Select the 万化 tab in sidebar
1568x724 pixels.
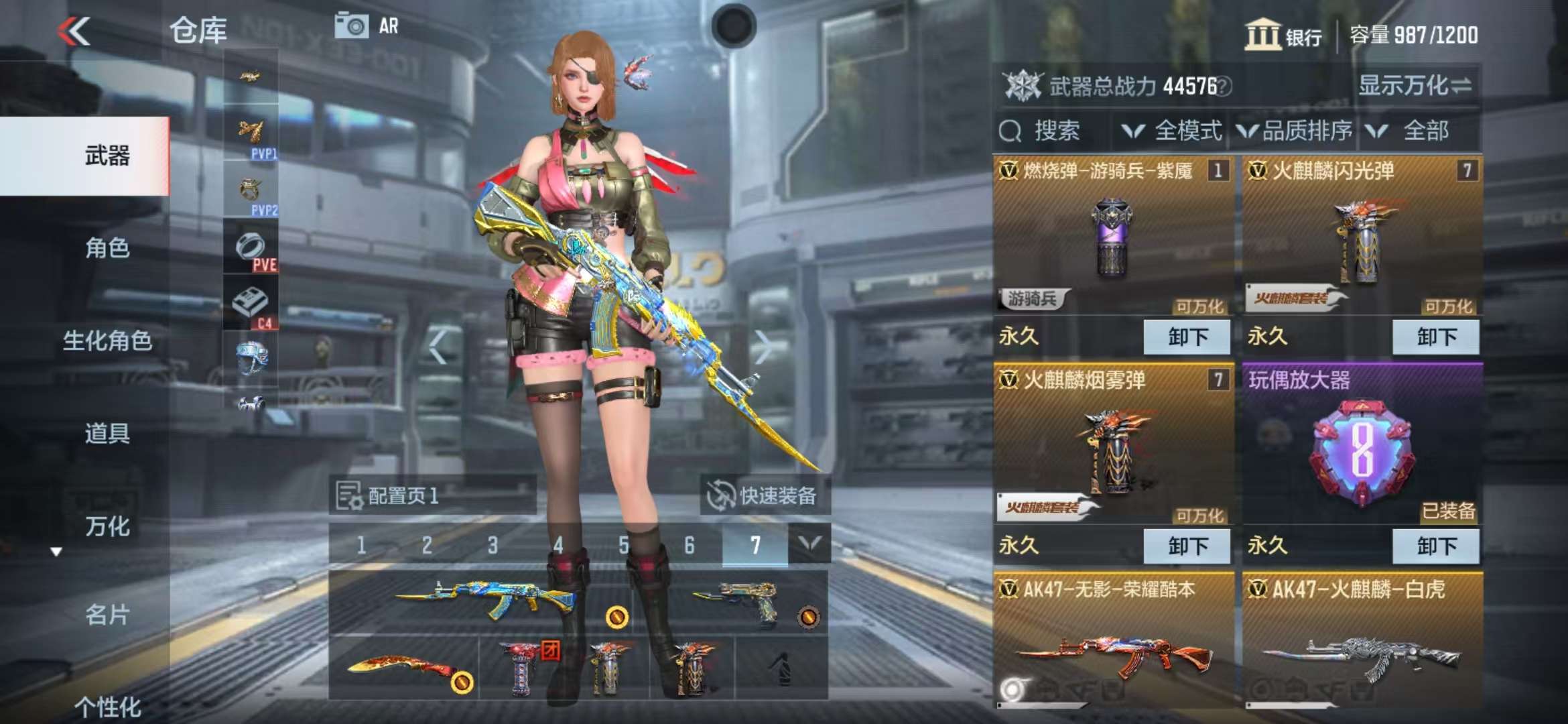[x=107, y=526]
